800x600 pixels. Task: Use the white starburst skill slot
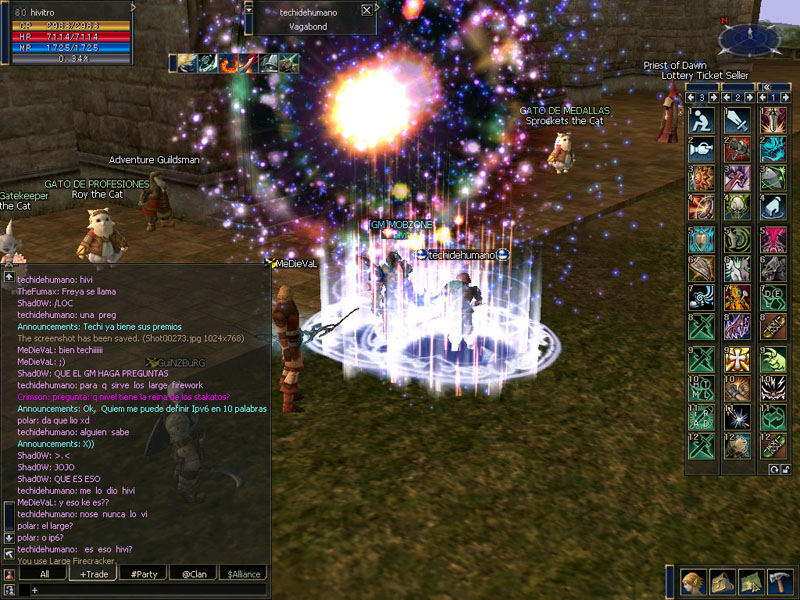(737, 417)
